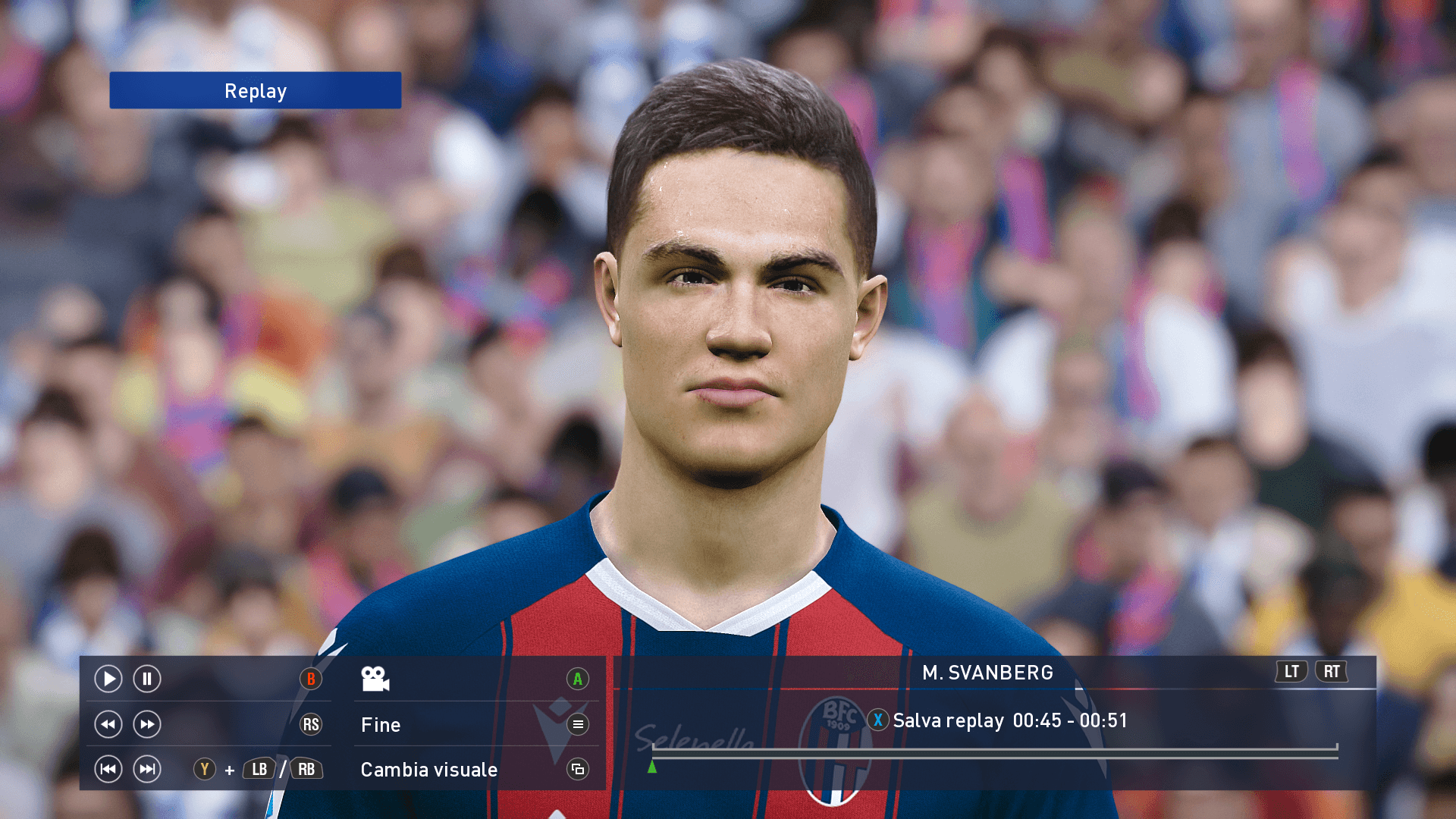Screen dimensions: 1456x819
Task: Click the middle of the replay timeline bar
Action: [x=994, y=752]
